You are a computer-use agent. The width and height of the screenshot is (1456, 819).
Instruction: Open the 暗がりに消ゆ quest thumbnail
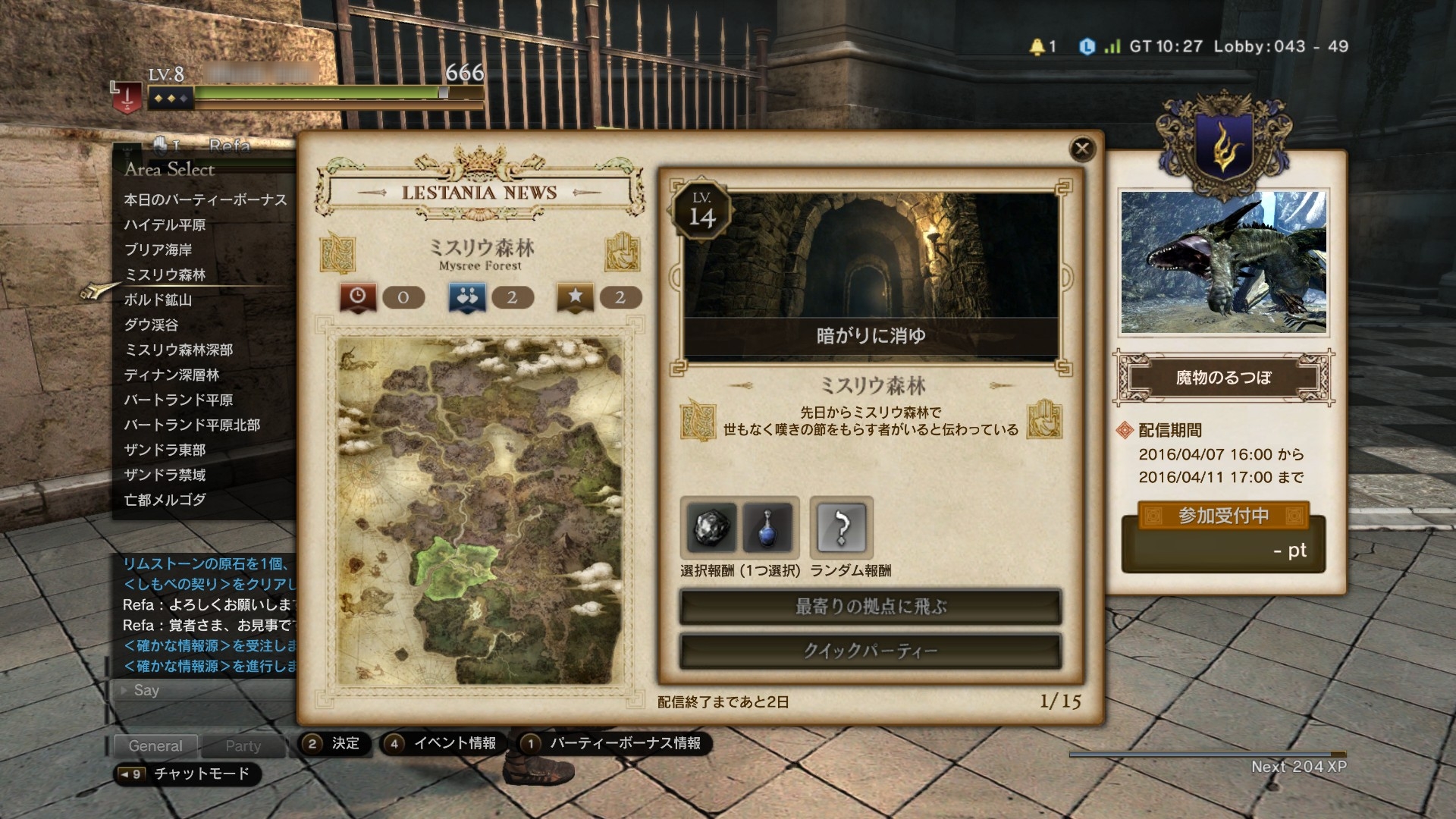(871, 275)
